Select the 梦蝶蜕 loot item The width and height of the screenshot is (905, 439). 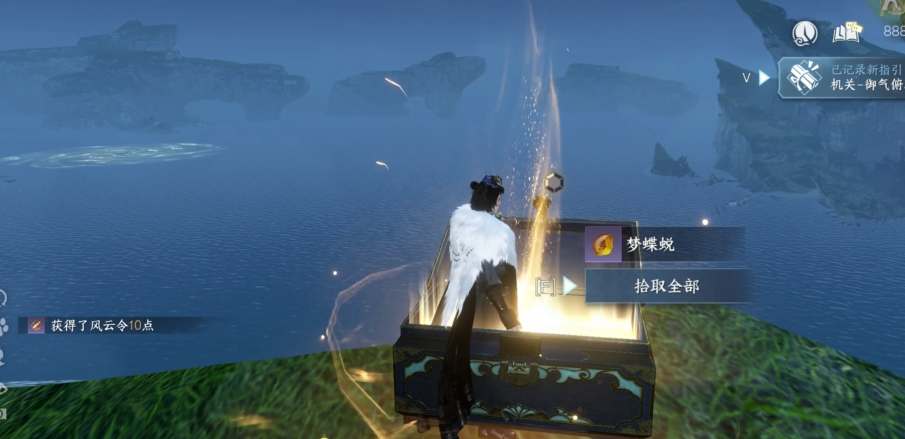pyautogui.click(x=664, y=244)
